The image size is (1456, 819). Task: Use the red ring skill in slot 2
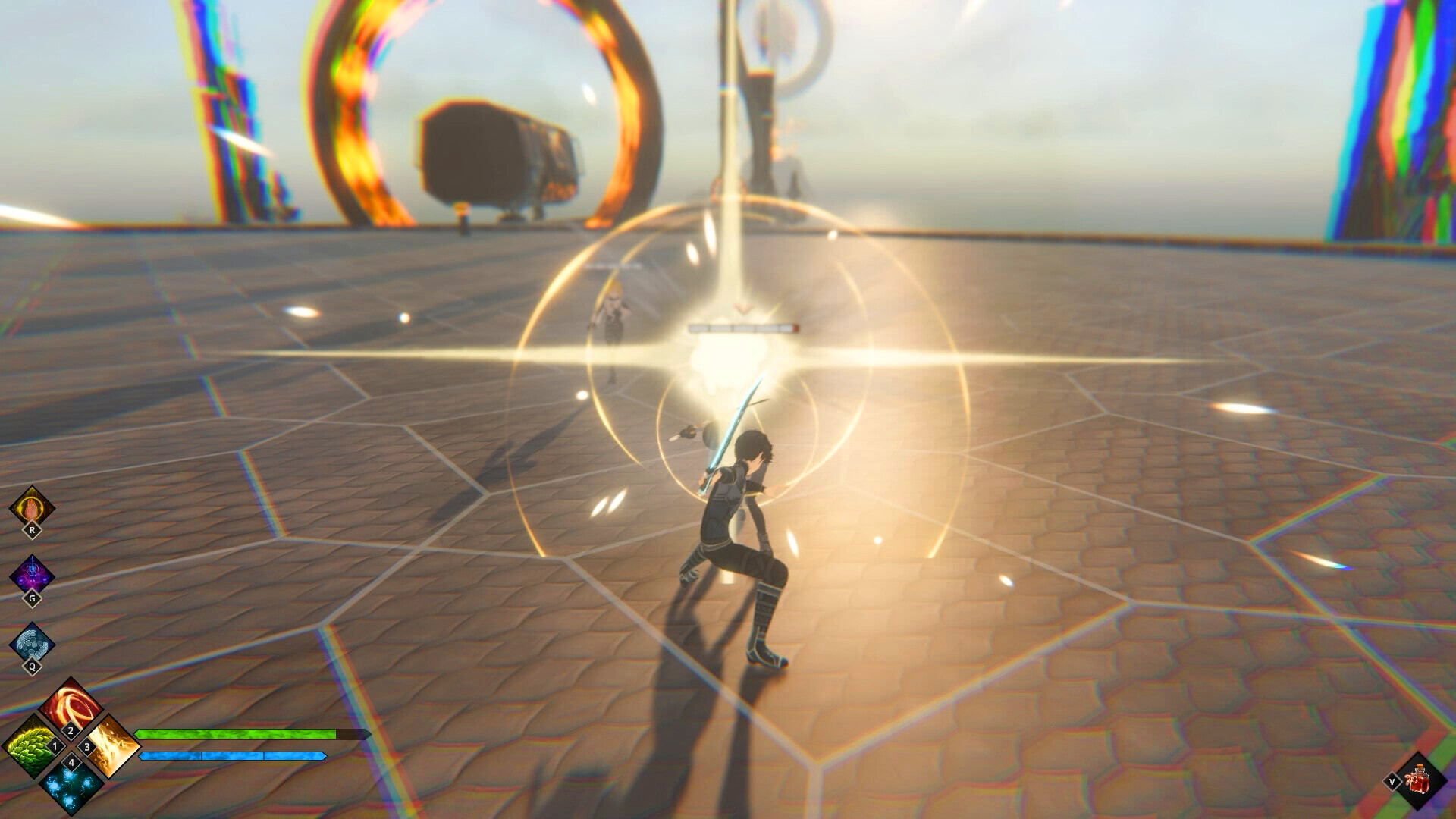pos(71,705)
